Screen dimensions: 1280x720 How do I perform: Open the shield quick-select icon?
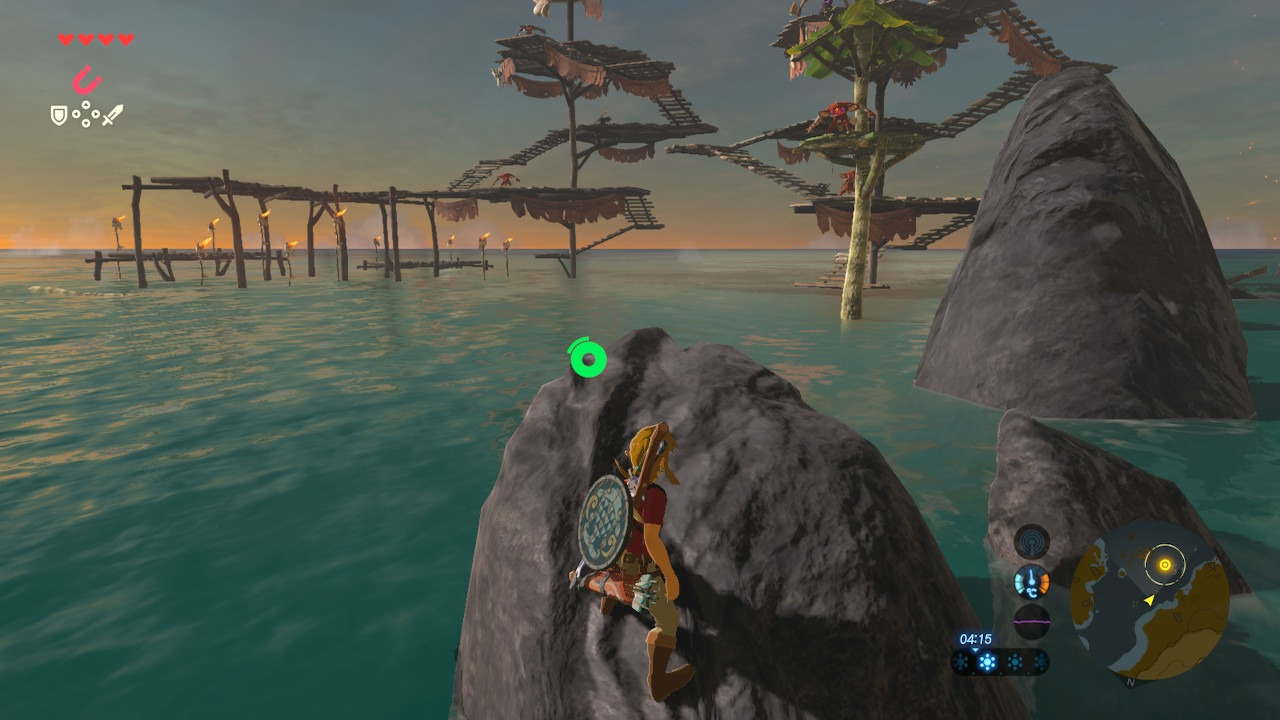[59, 116]
